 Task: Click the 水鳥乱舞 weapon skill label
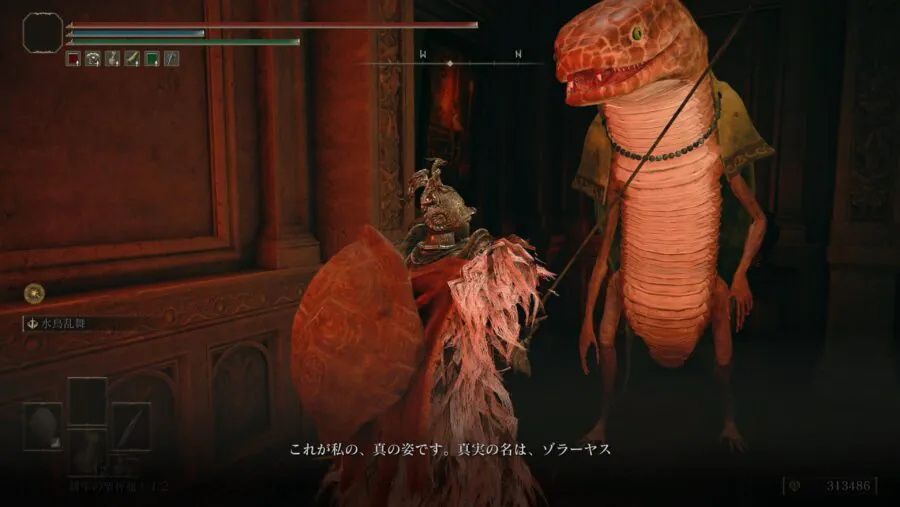(x=70, y=323)
